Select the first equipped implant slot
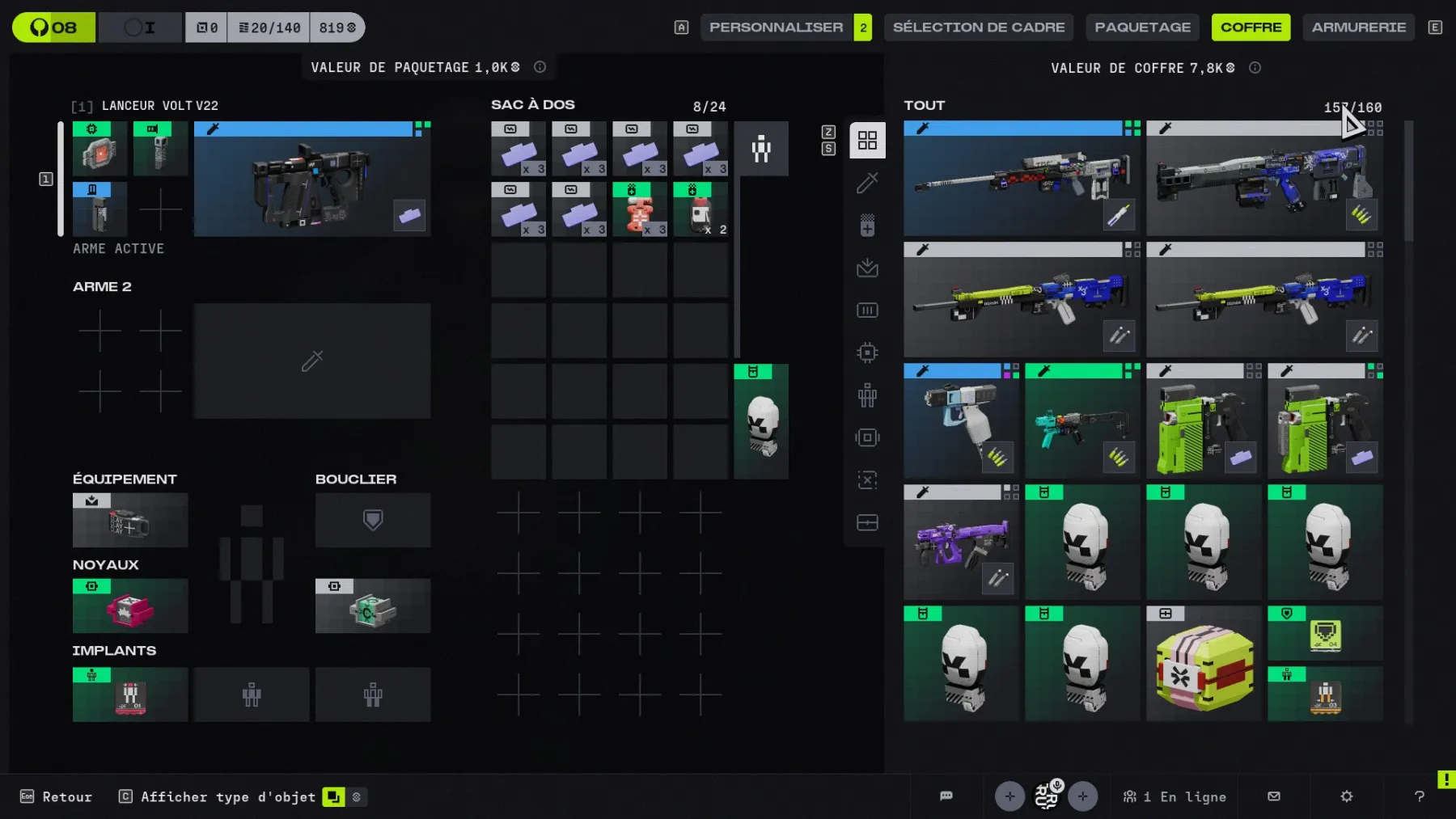This screenshot has height=819, width=1456. [130, 694]
